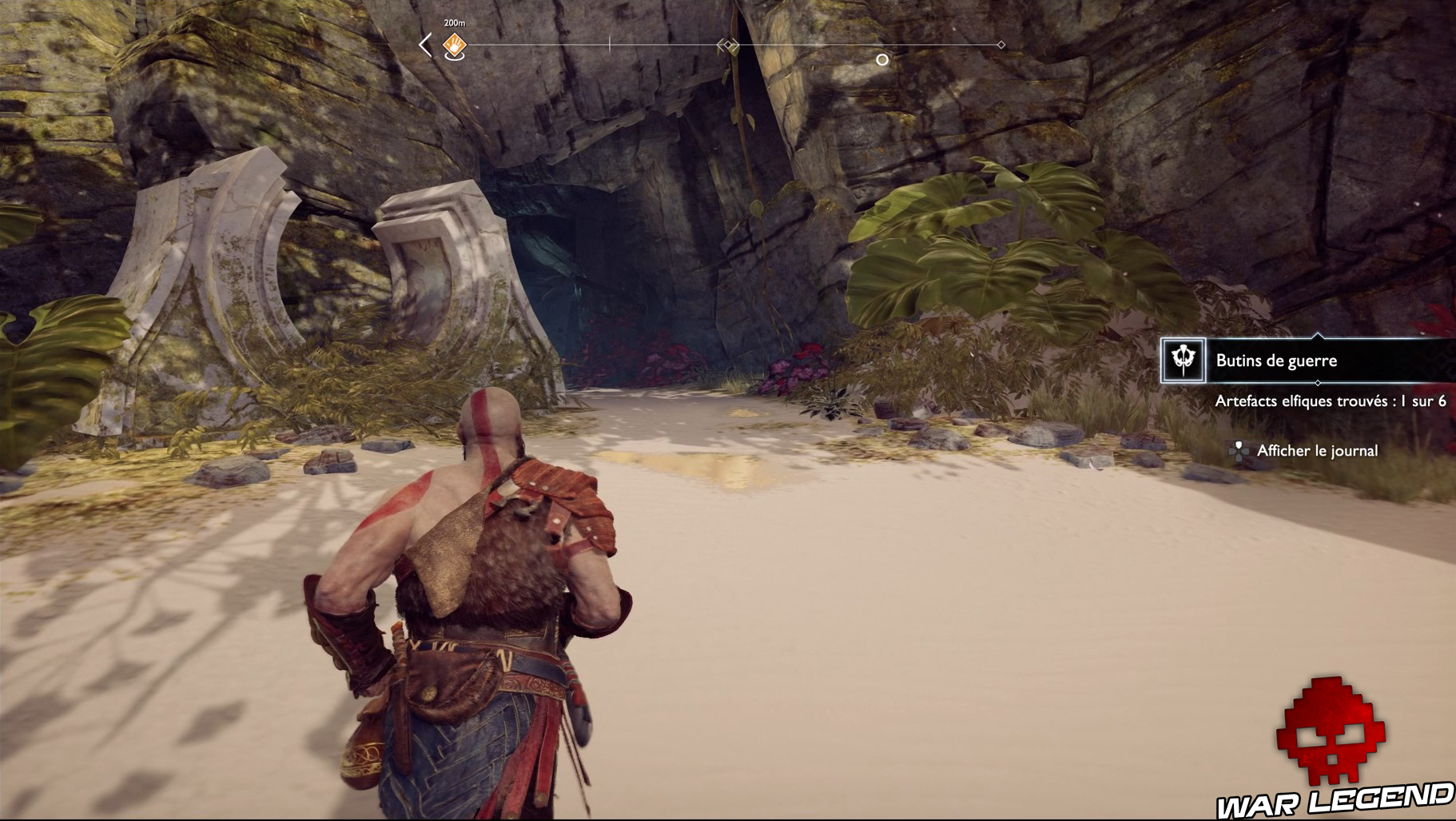The image size is (1456, 821).
Task: Click the white circle waypoint on the compass
Action: 882,58
